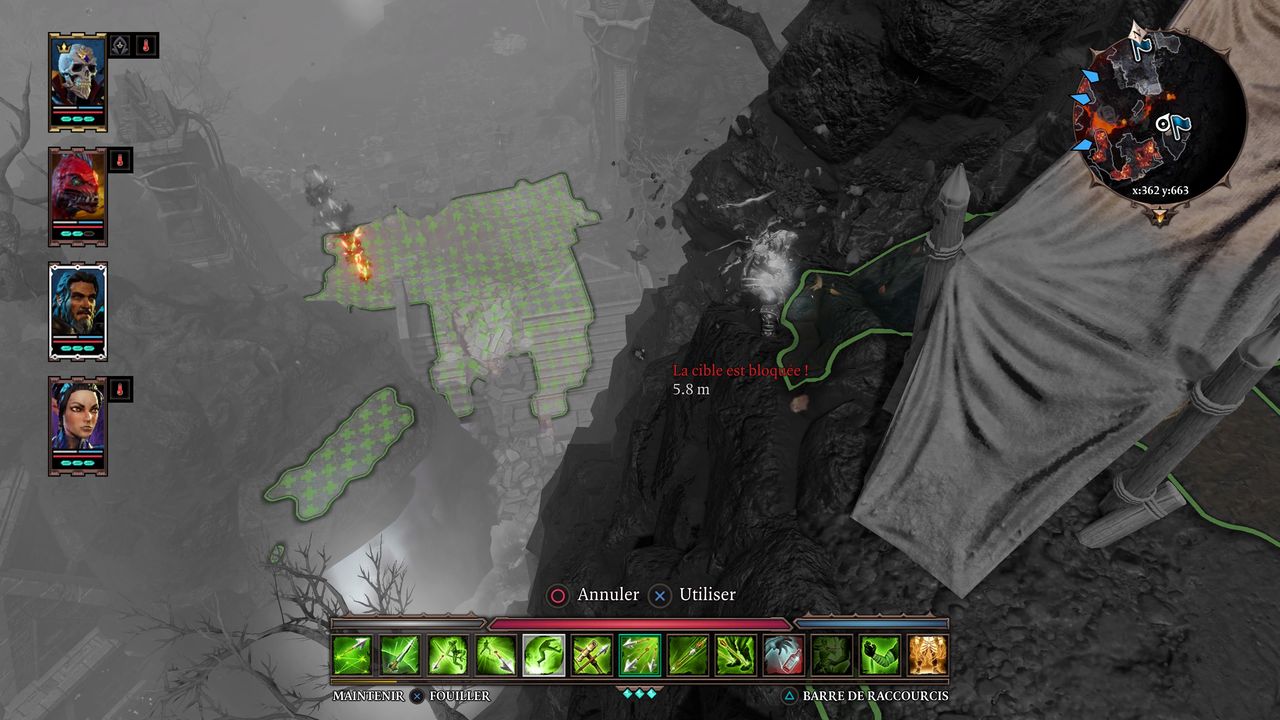This screenshot has height=720, width=1280.
Task: Activate the leaping figure skill in the highlighted slot
Action: coord(544,655)
